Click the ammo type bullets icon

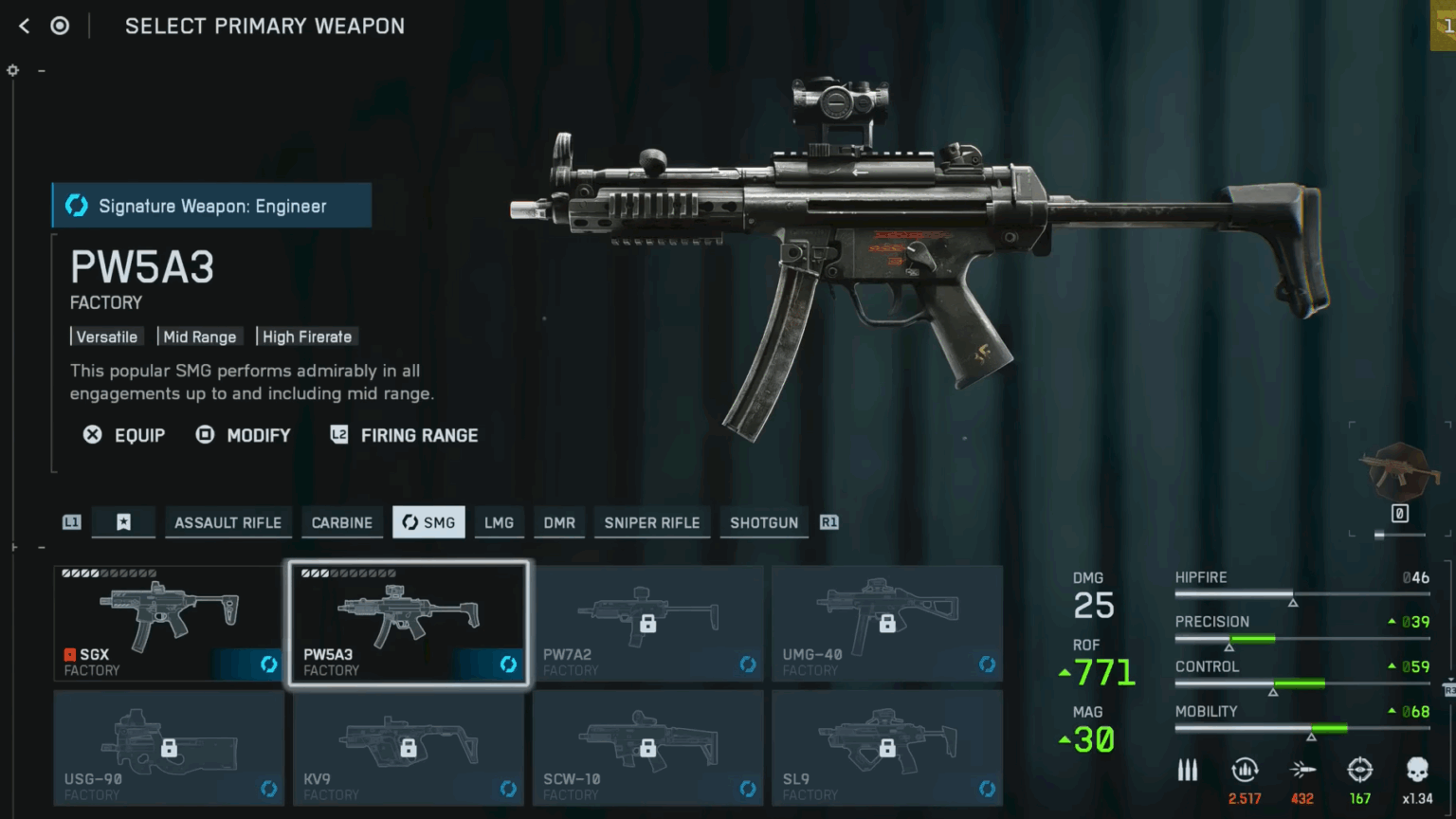tap(1188, 771)
